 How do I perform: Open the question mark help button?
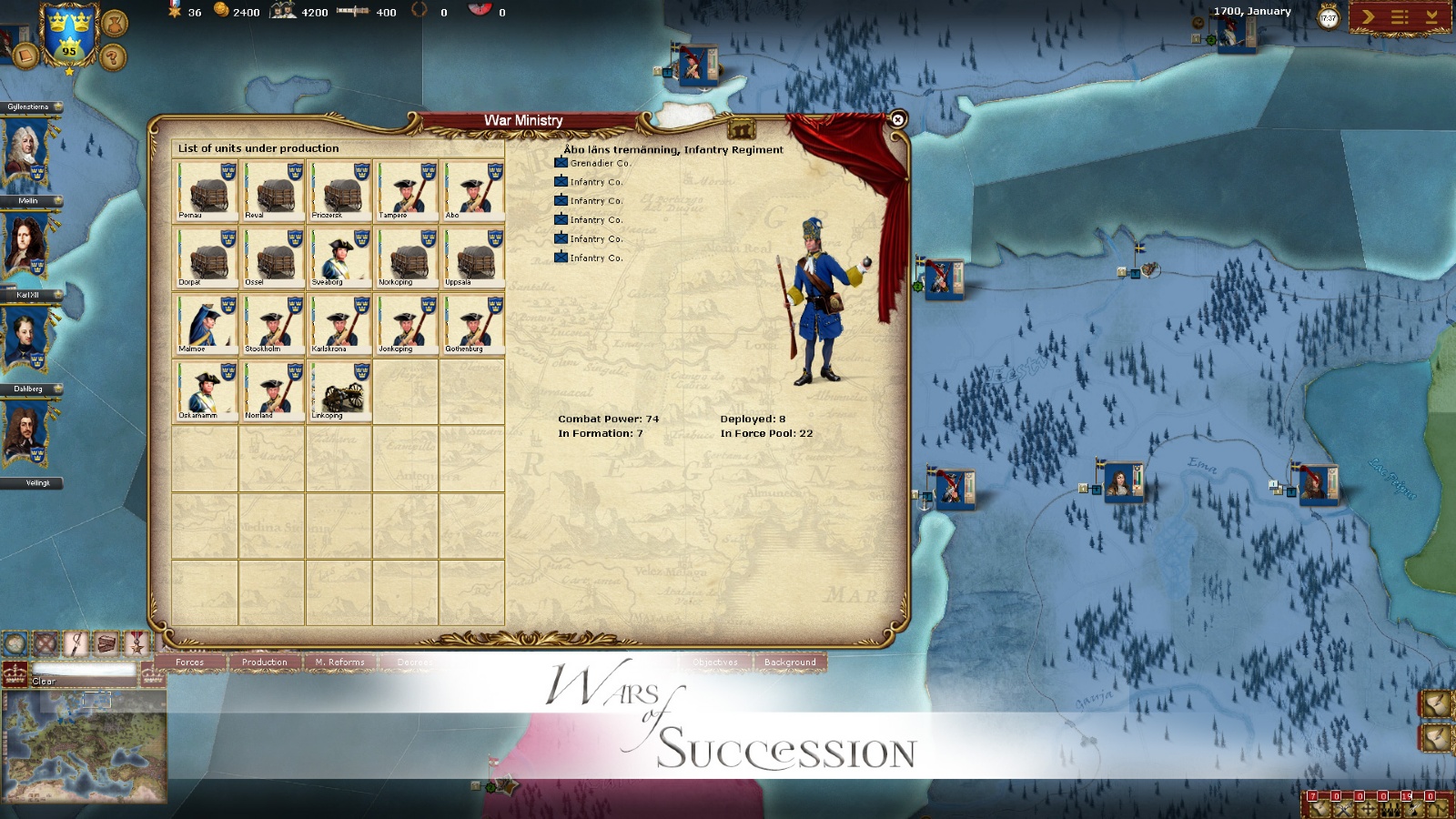coord(112,58)
